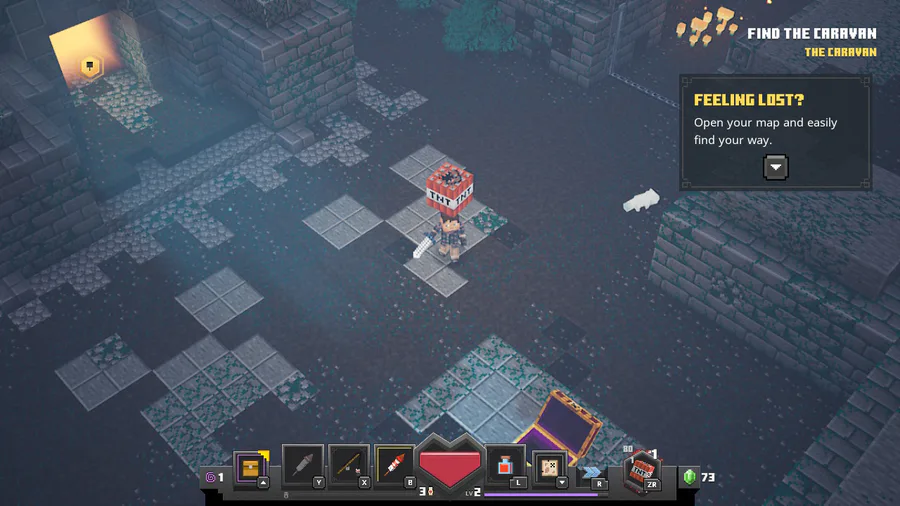This screenshot has height=506, width=900.
Task: Select the gray firework arrow artifact slot
Action: 302,465
